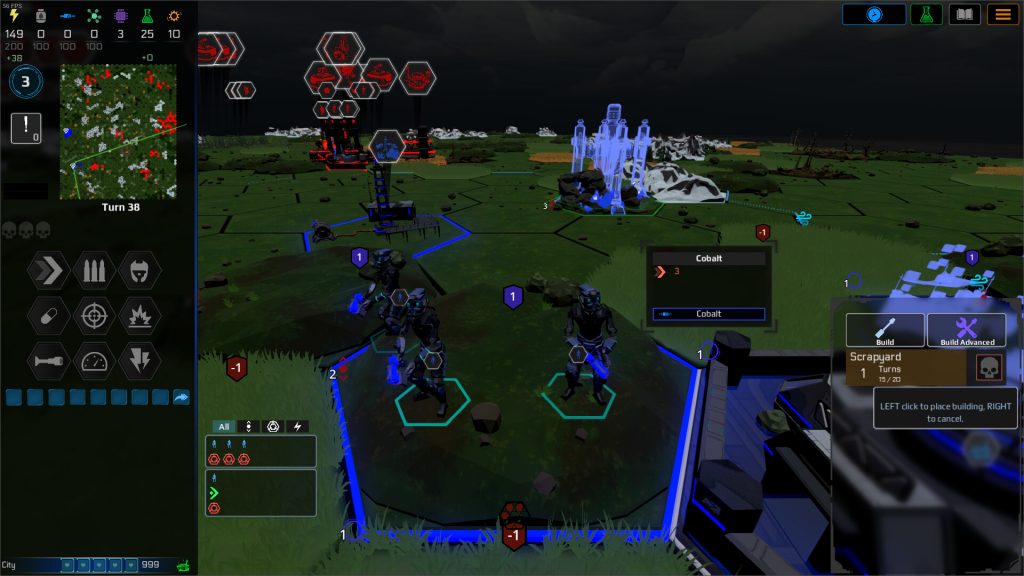This screenshot has height=576, width=1024.
Task: Open the hamburger main menu
Action: 1002,14
